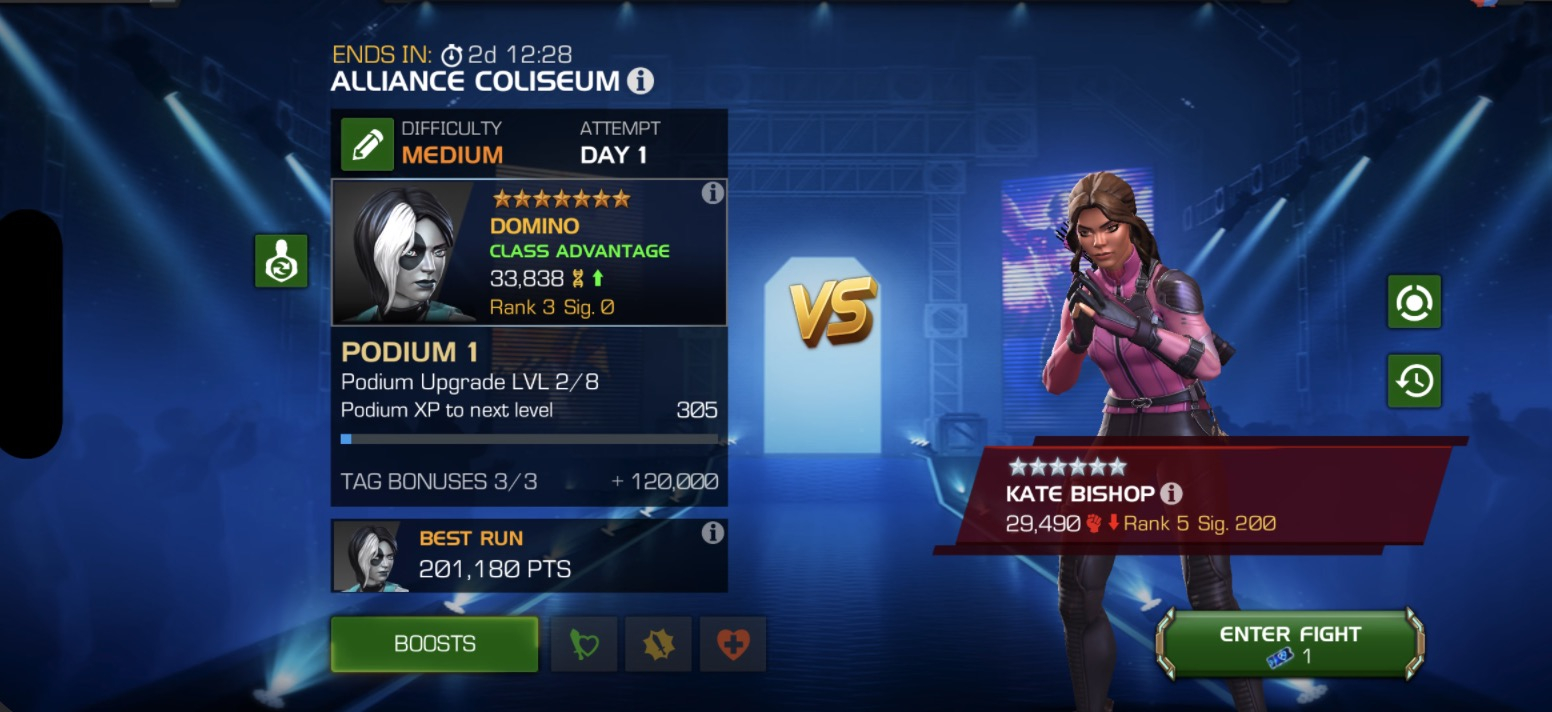This screenshot has height=712, width=1552.
Task: Open the fight history clock button
Action: coord(1414,380)
